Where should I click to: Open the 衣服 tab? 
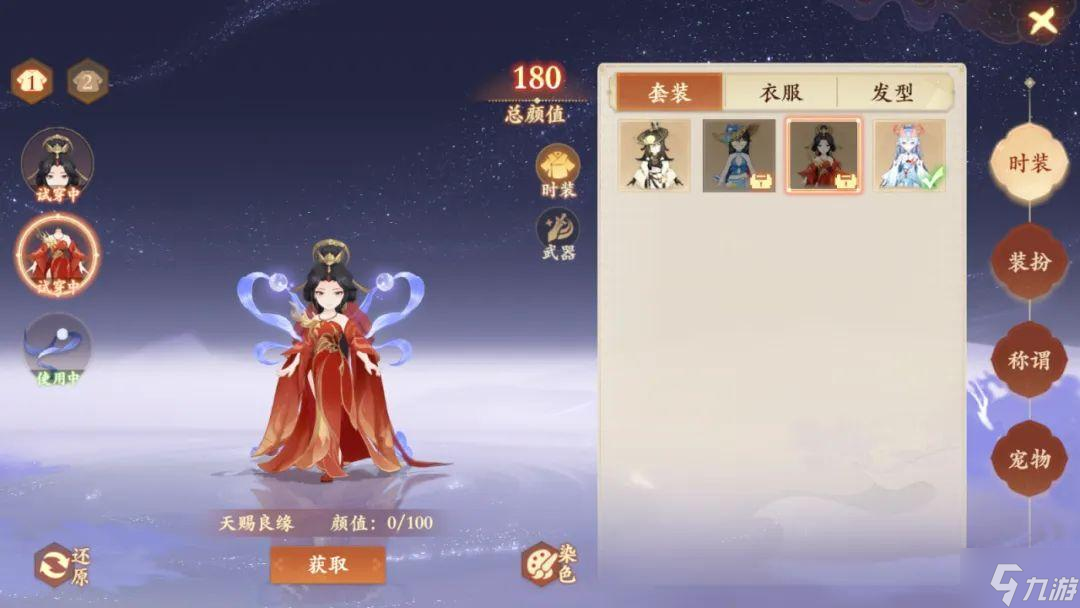(x=781, y=92)
